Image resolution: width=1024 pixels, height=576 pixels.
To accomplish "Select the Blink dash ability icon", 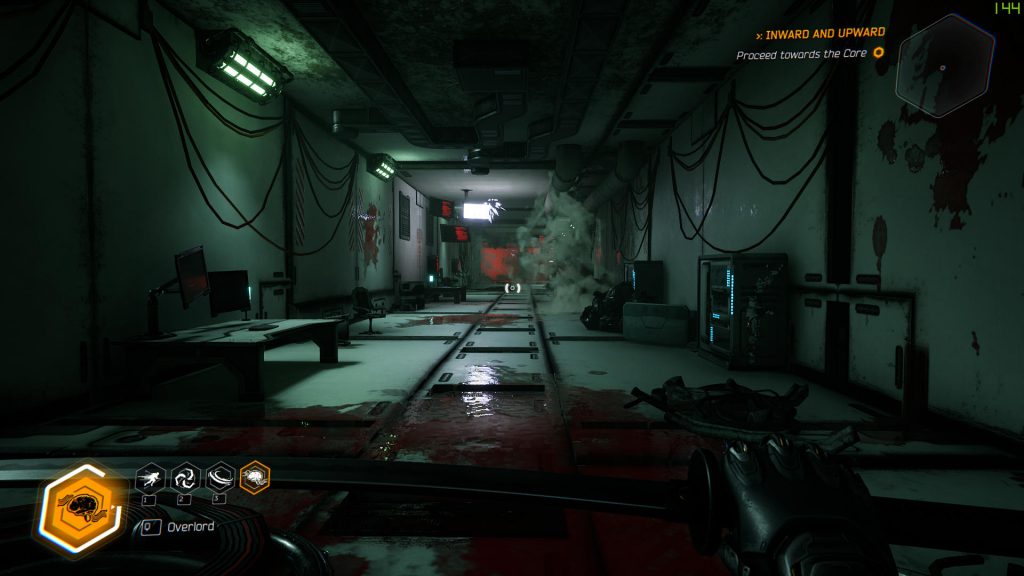I will coord(148,477).
